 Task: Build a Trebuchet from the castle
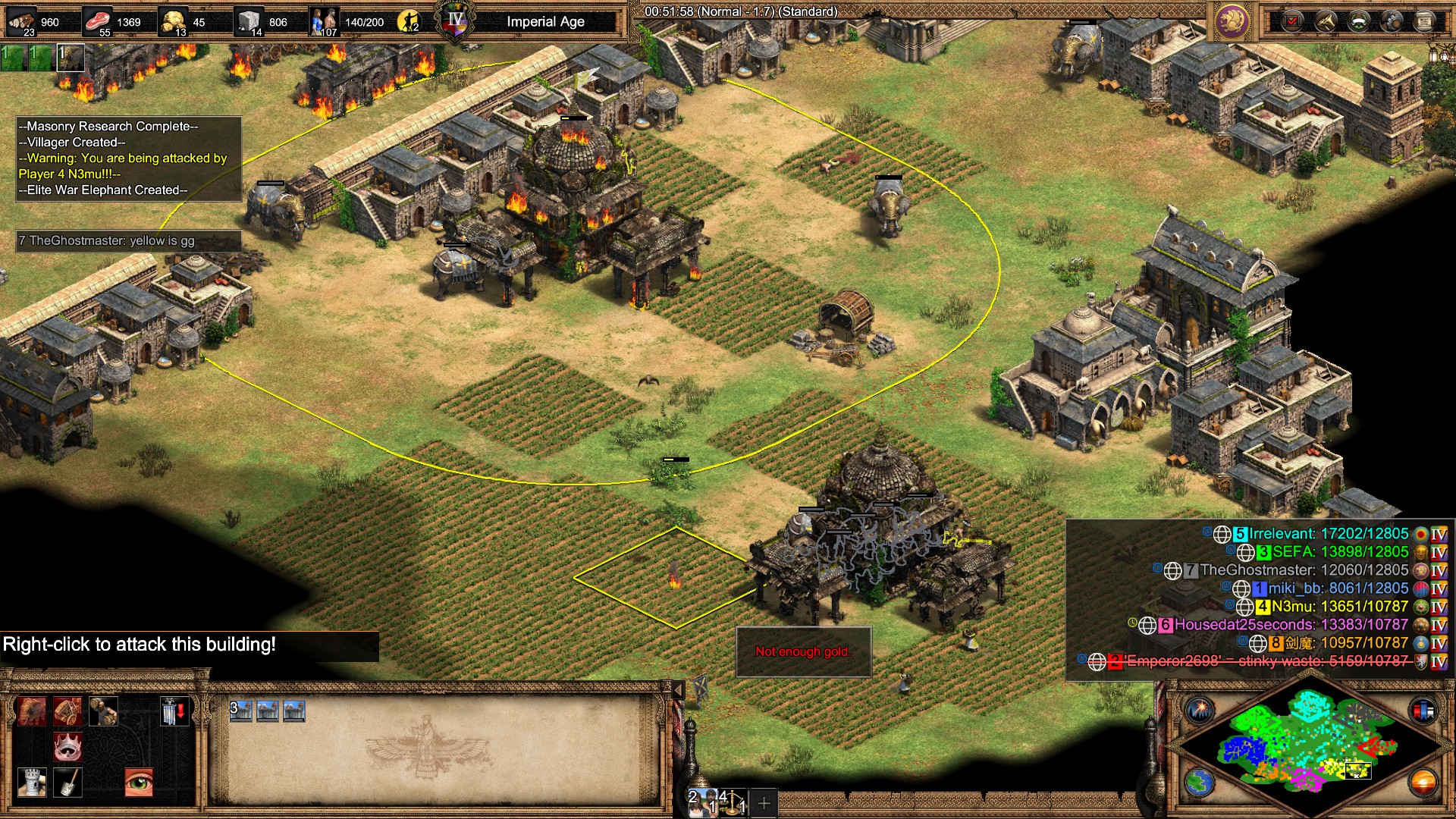[x=67, y=711]
